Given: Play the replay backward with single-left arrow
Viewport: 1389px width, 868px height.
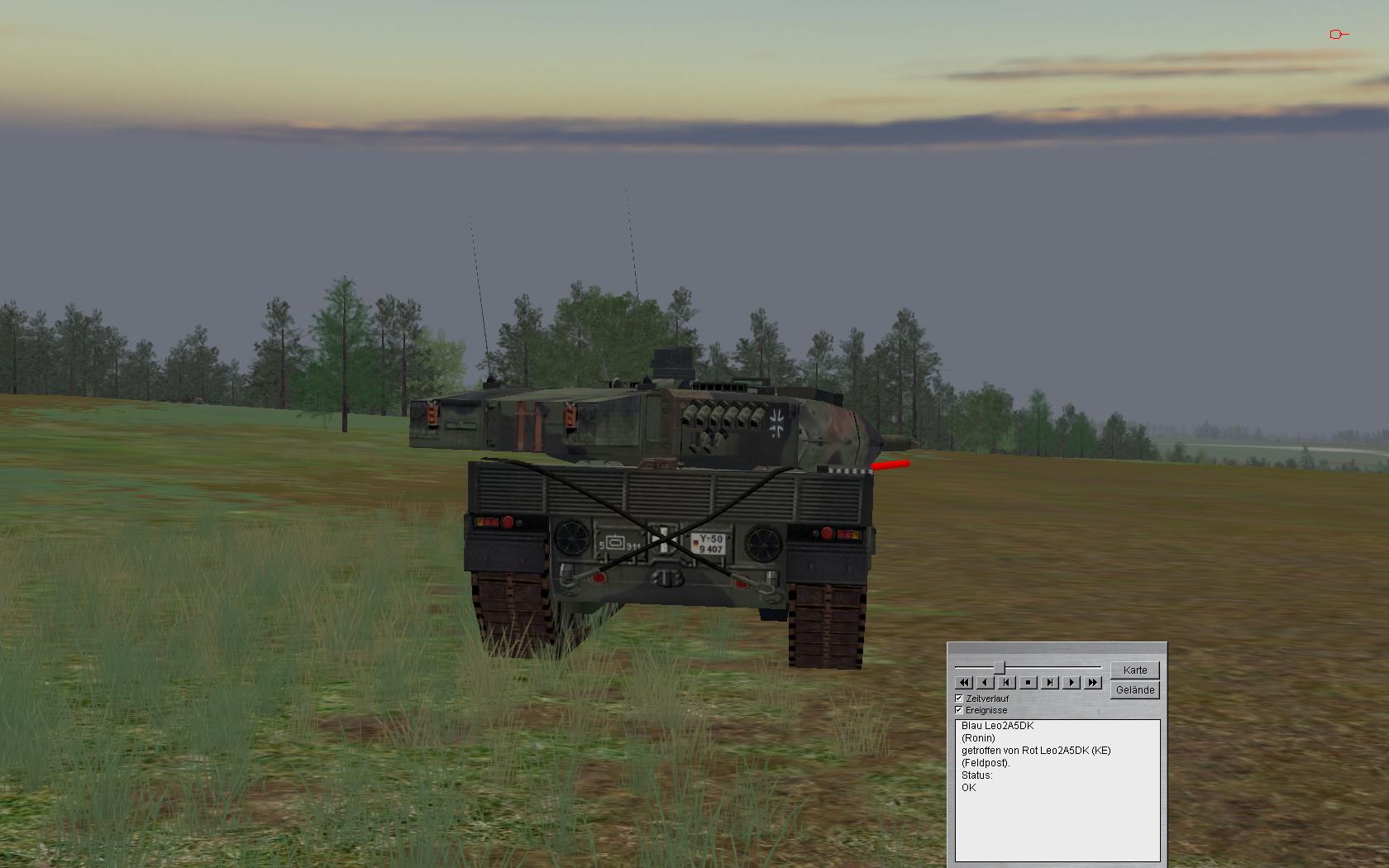Looking at the screenshot, I should point(986,683).
